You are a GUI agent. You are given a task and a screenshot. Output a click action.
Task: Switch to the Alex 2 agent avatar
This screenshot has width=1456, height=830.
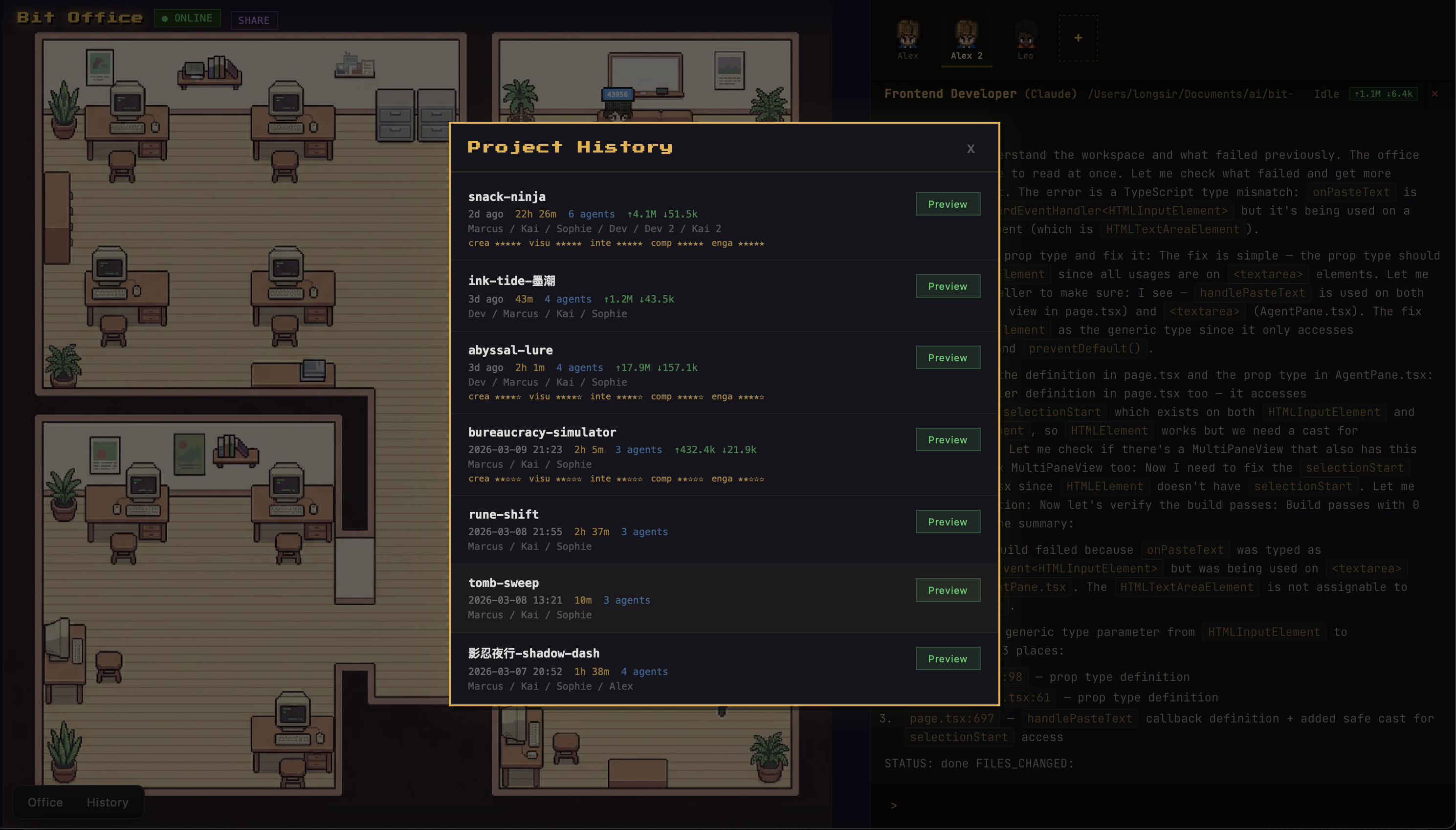coord(965,37)
